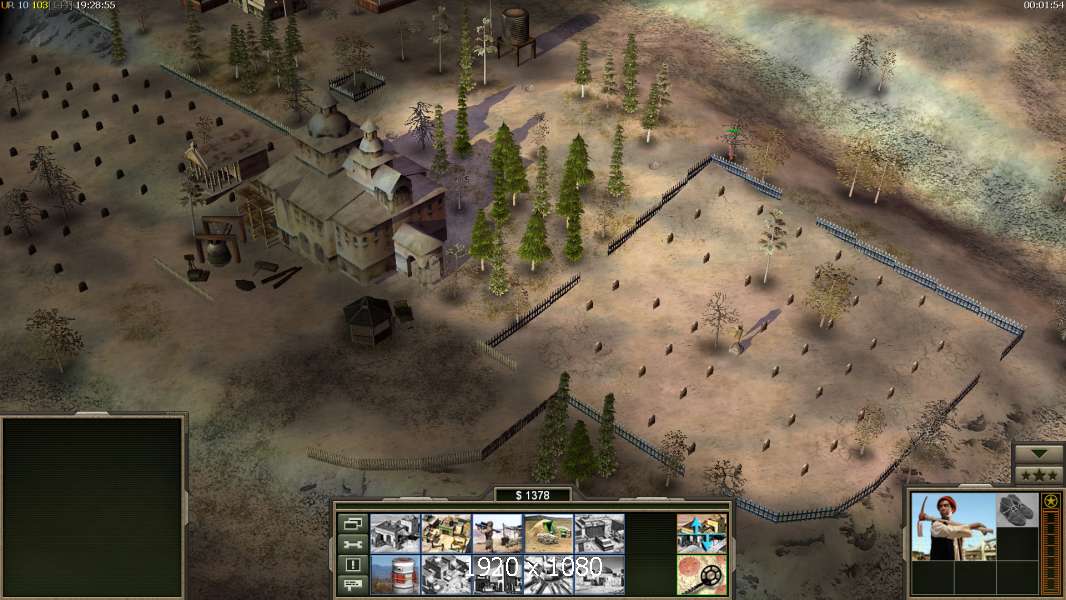Select the rocket soldier and gate build icon
This screenshot has height=600, width=1066.
[x=497, y=533]
